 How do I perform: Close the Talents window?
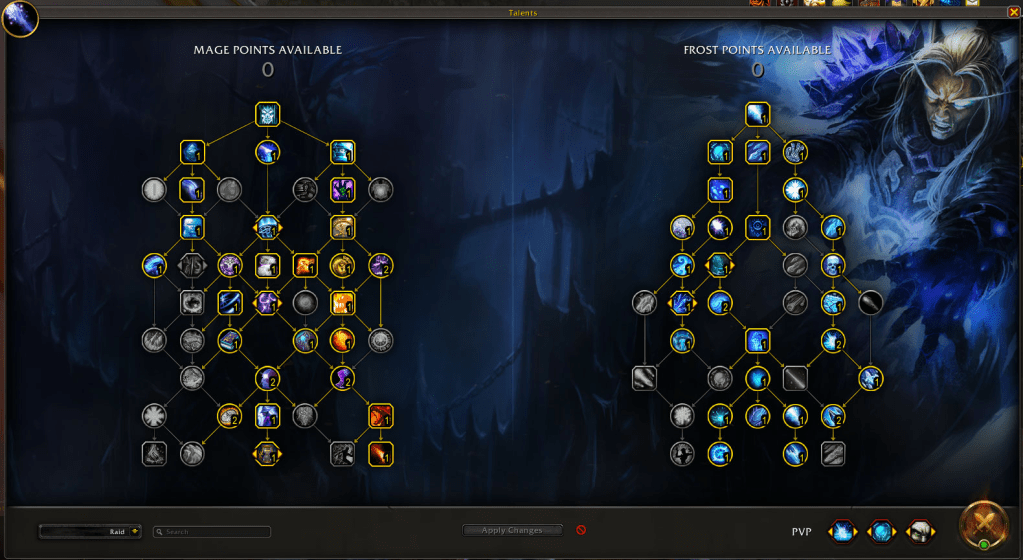pyautogui.click(x=1014, y=13)
